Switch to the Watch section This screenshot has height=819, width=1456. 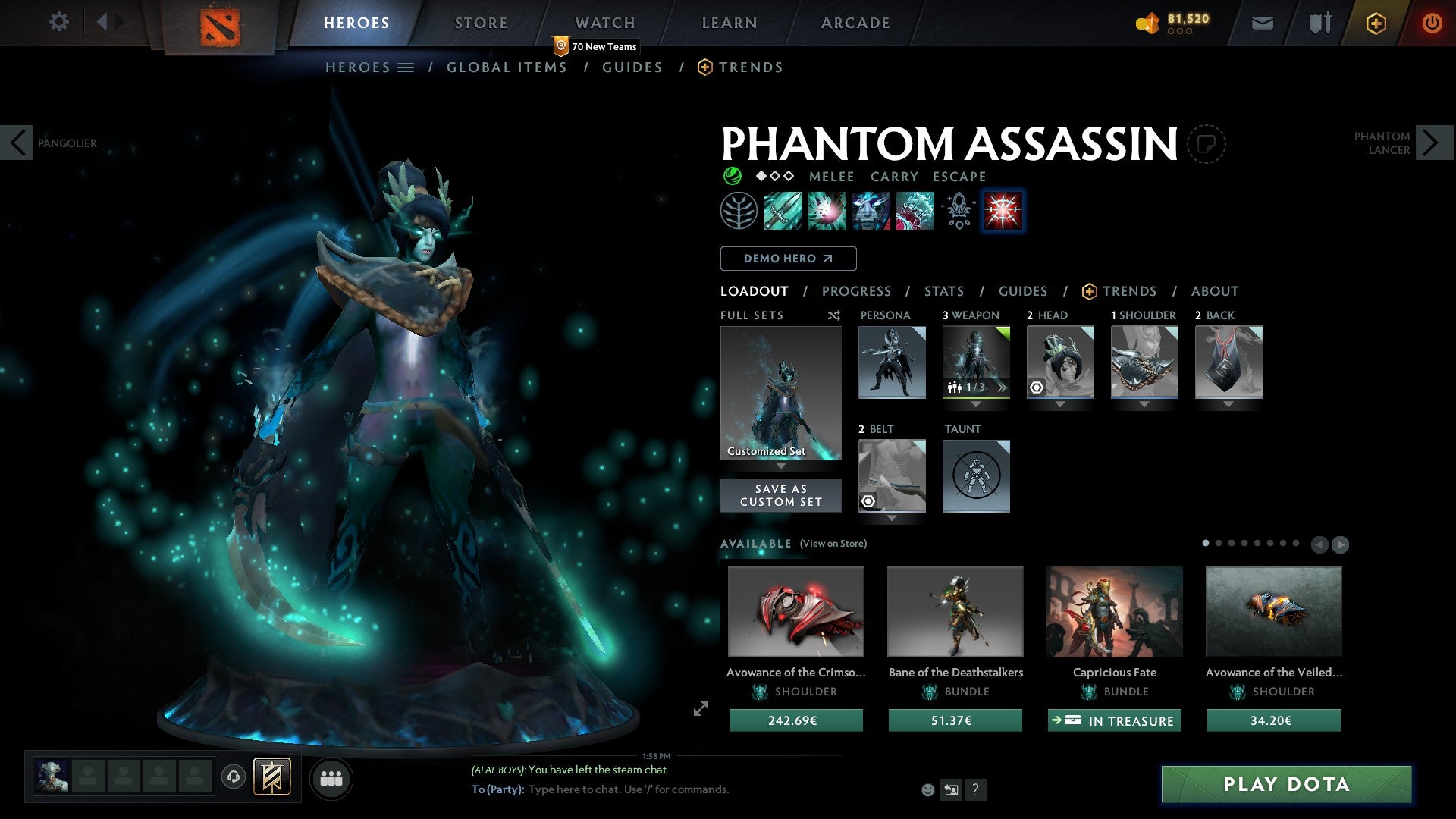605,23
